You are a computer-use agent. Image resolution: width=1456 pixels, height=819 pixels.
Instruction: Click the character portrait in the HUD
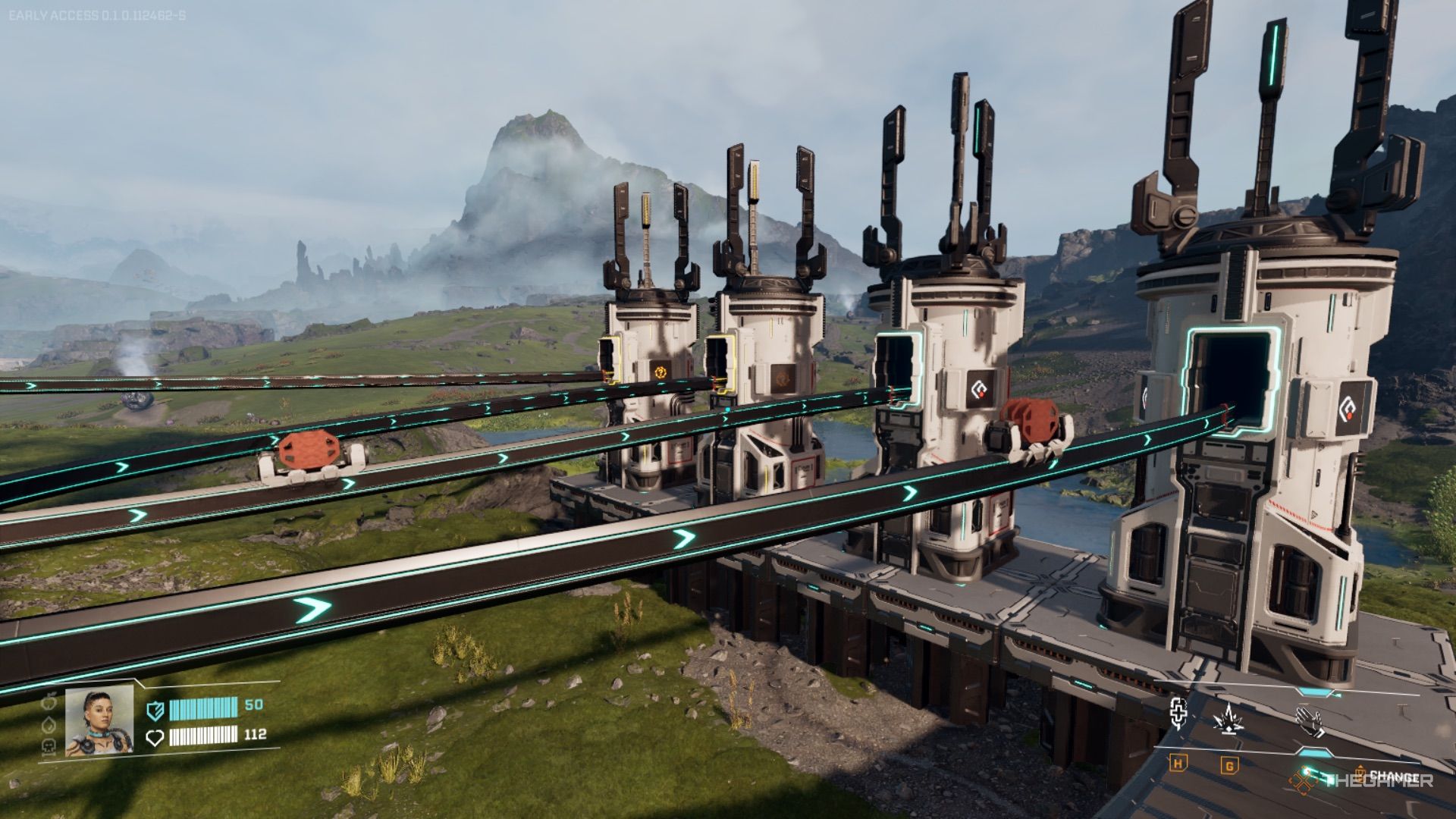99,721
